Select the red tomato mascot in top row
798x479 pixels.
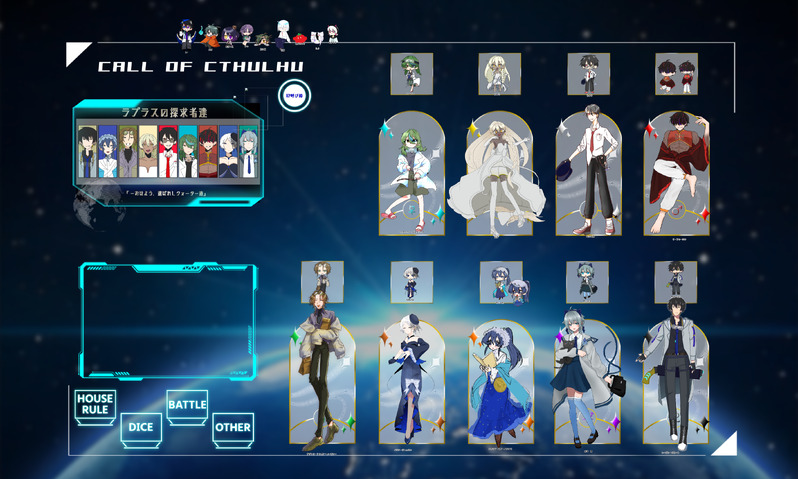click(299, 38)
